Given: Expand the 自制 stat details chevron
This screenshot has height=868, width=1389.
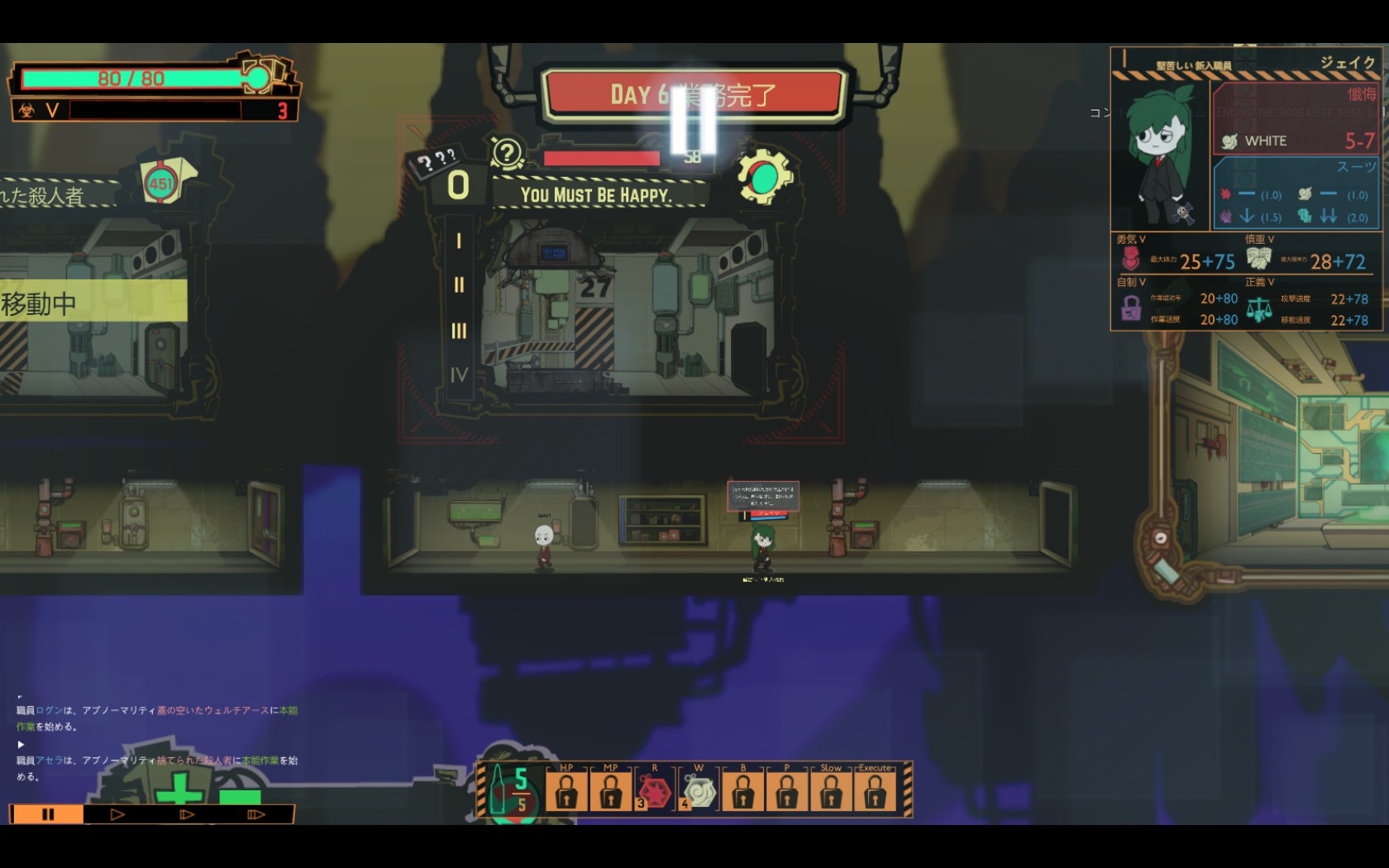Looking at the screenshot, I should pos(1143,282).
